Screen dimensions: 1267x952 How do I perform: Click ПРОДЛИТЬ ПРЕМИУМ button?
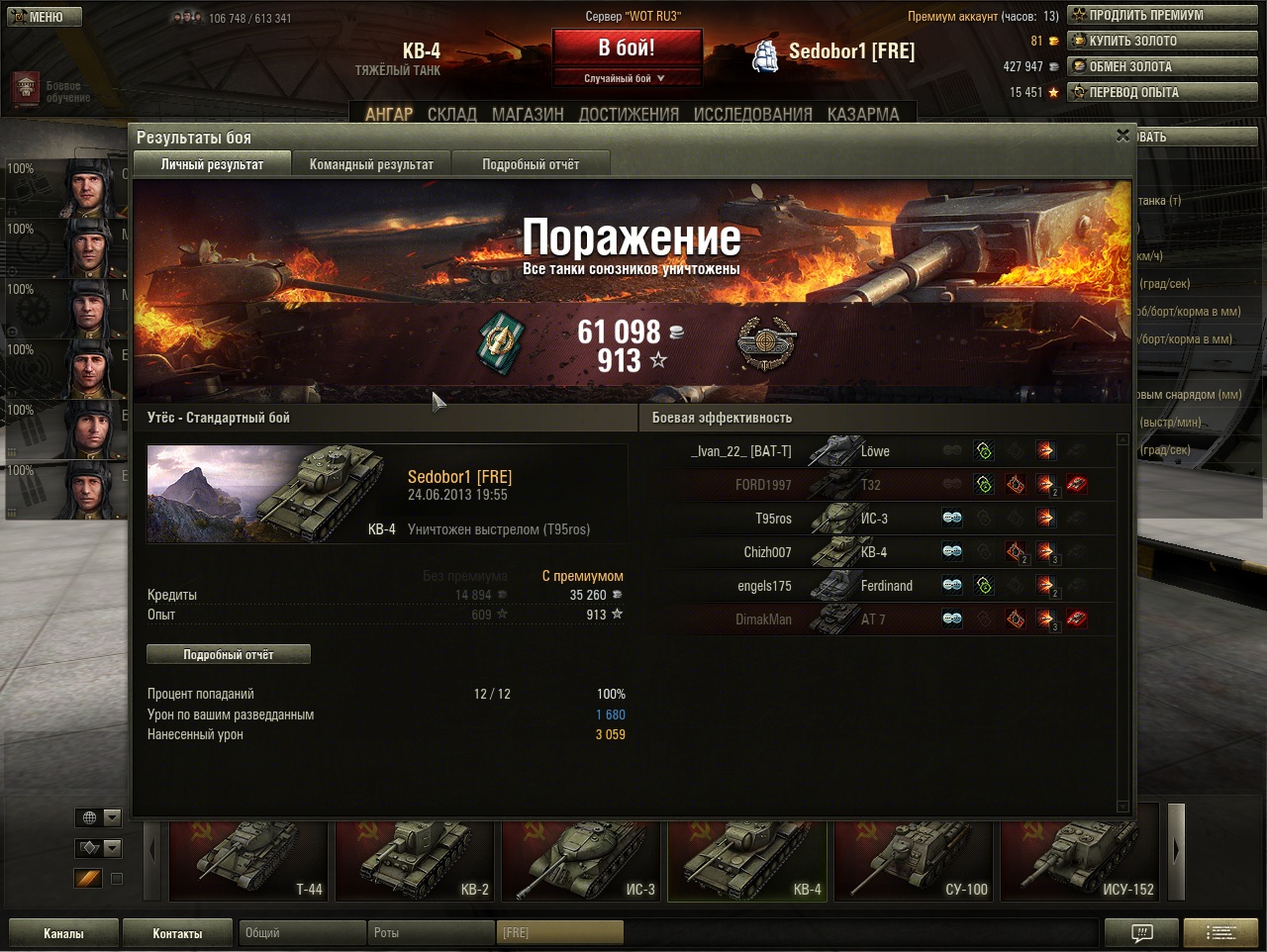(1161, 15)
